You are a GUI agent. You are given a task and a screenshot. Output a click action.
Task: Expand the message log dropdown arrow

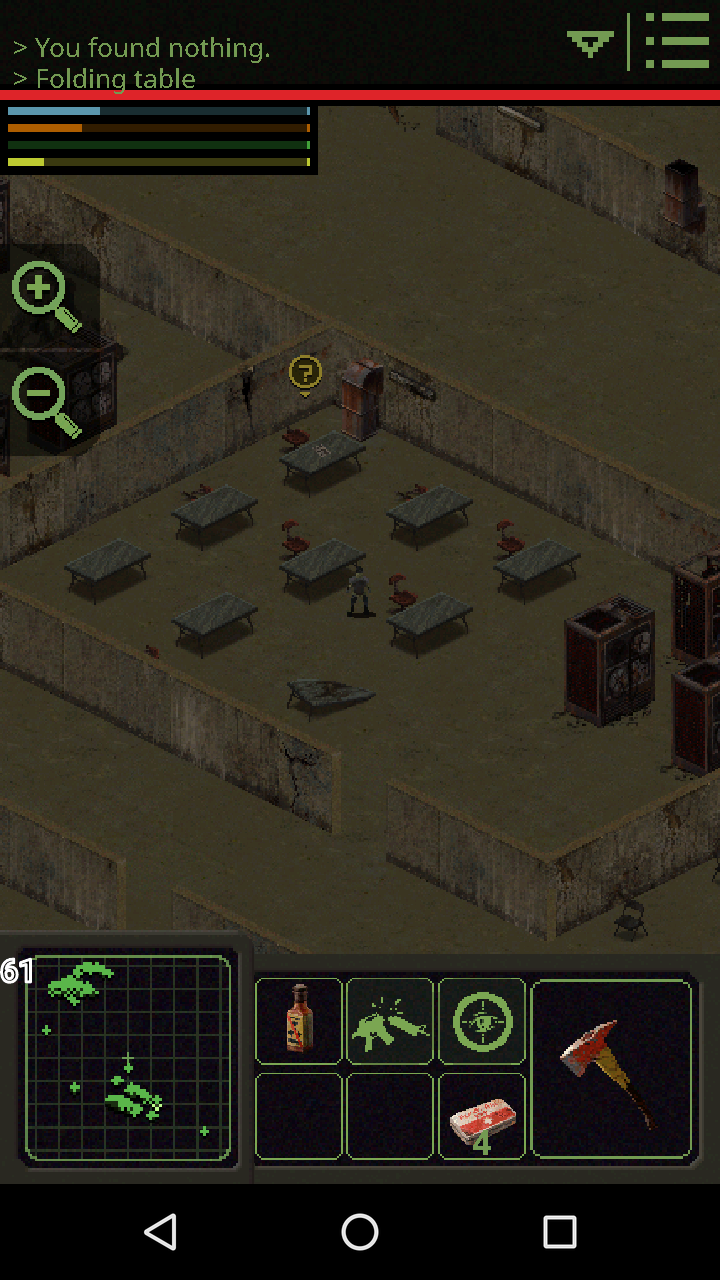coord(590,43)
